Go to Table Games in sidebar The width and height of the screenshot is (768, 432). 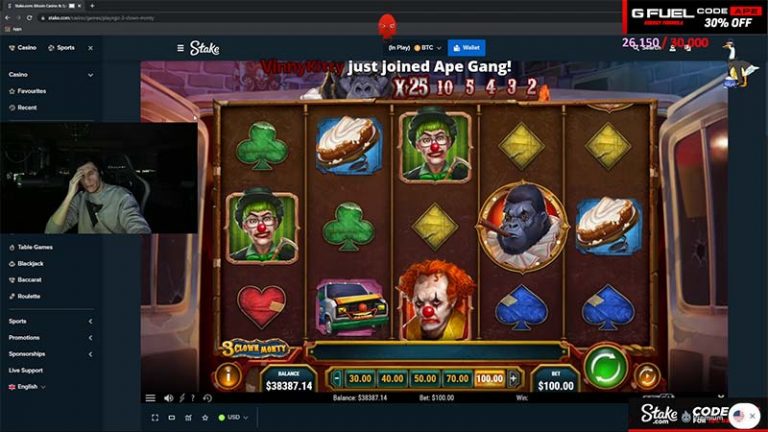(34, 247)
